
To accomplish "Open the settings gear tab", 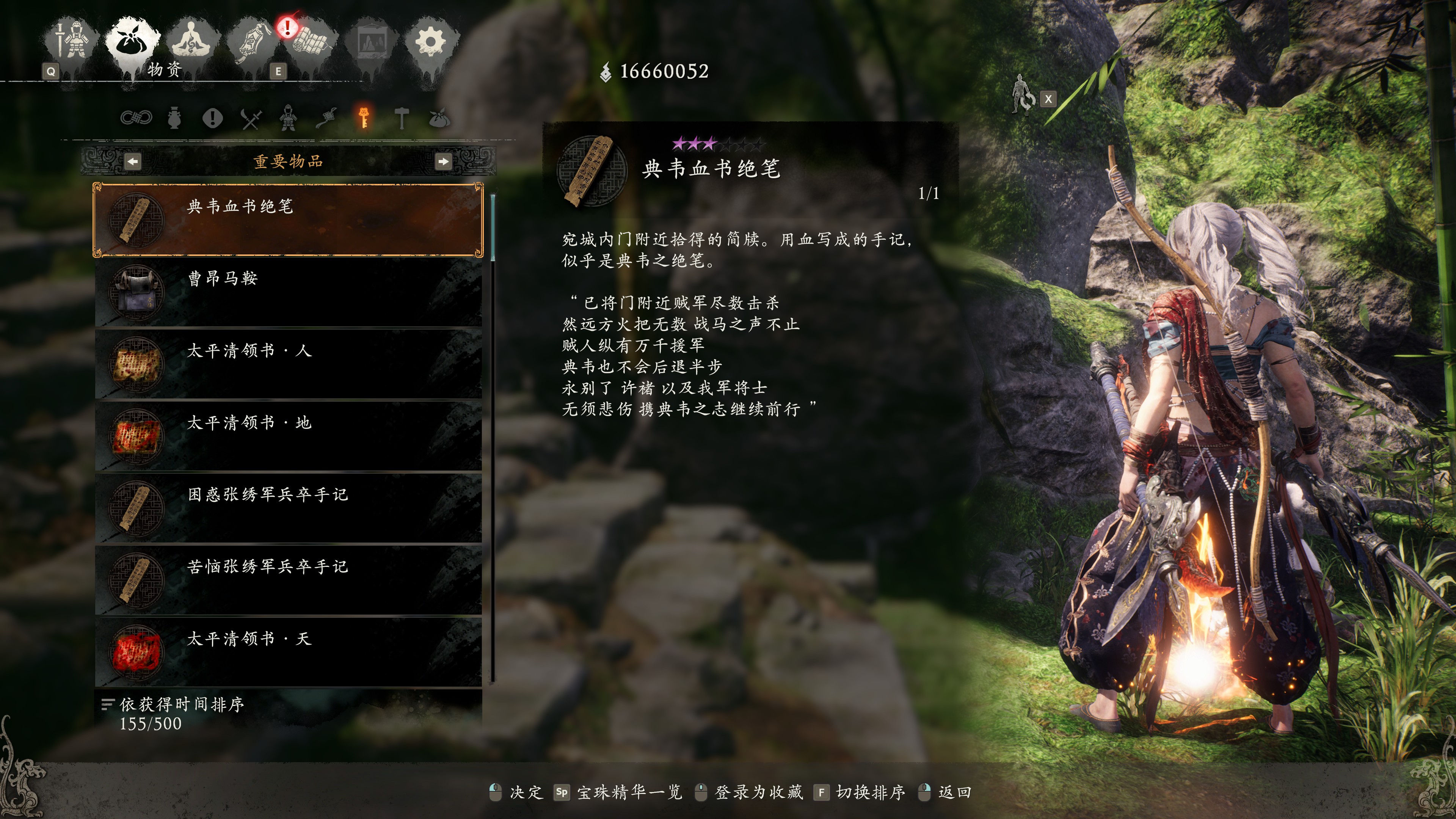I will tap(430, 41).
